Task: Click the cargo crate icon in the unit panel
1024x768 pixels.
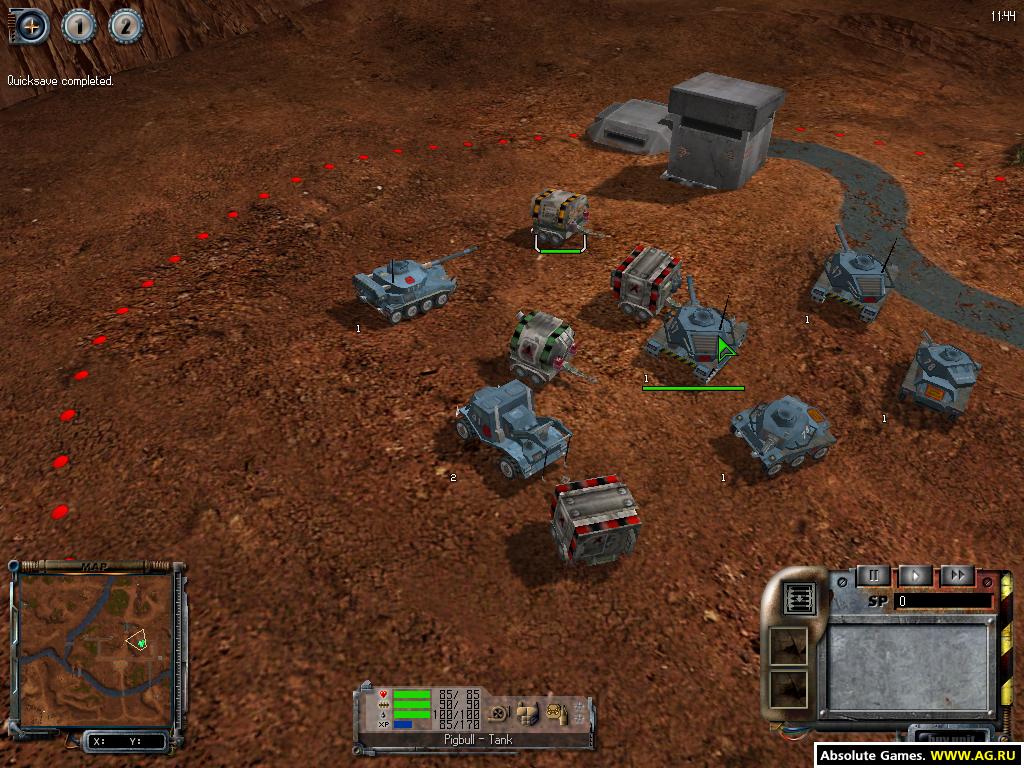Action: coord(526,711)
